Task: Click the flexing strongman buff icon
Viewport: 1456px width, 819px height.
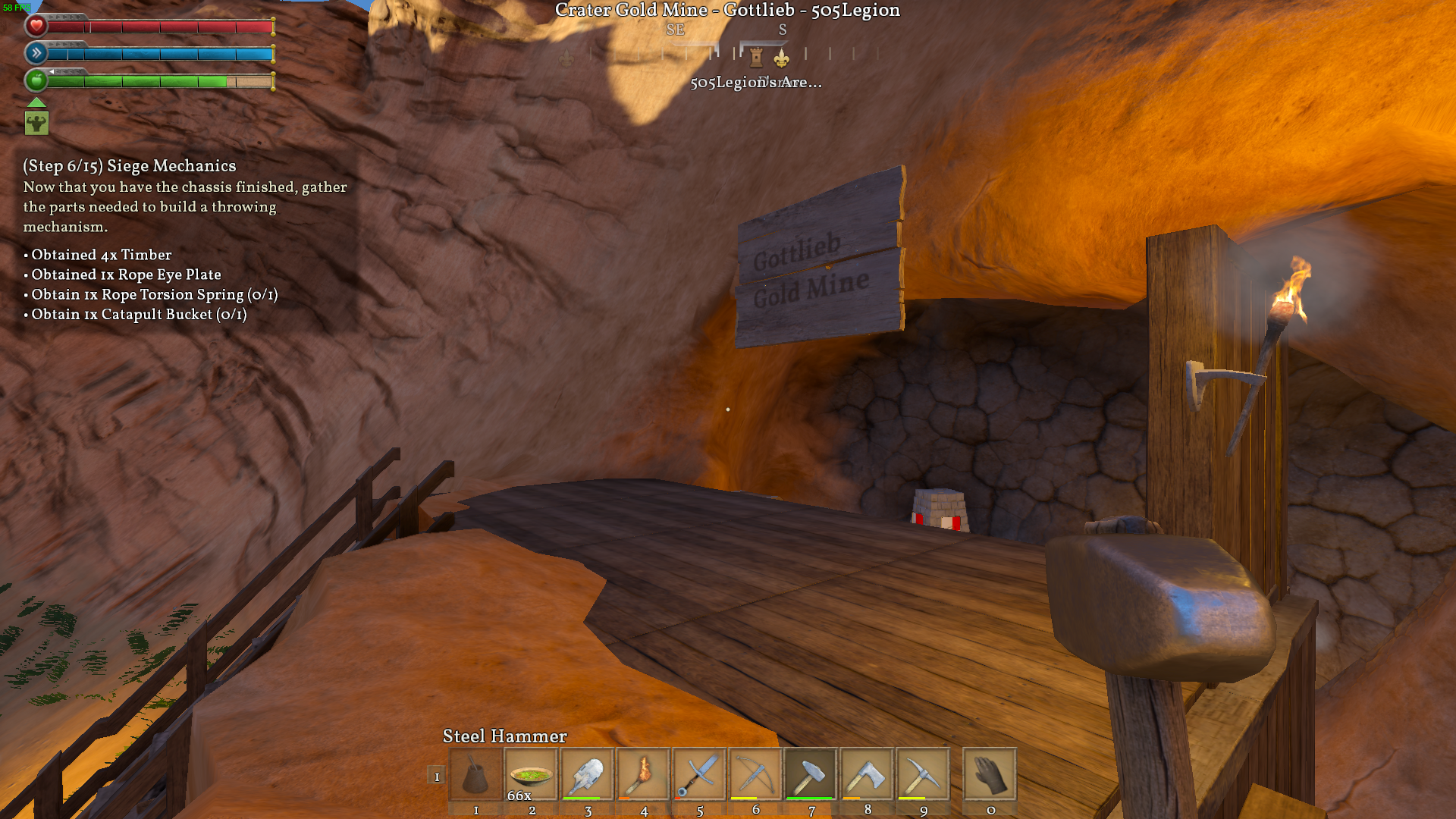Action: click(36, 123)
